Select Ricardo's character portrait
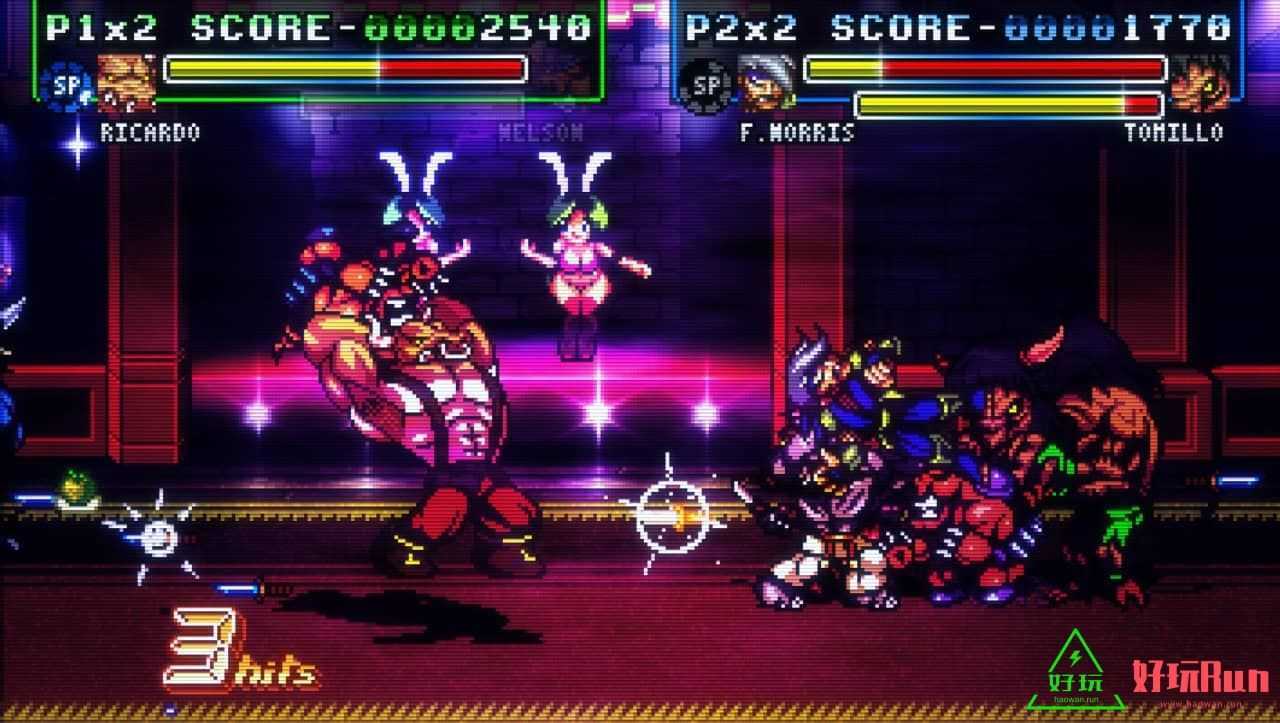This screenshot has width=1280, height=723. coord(128,84)
